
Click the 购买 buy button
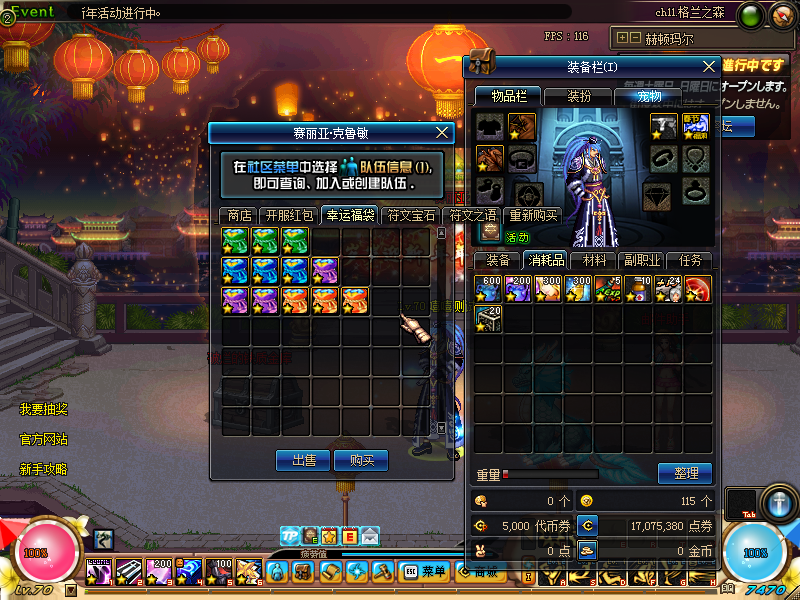click(361, 460)
